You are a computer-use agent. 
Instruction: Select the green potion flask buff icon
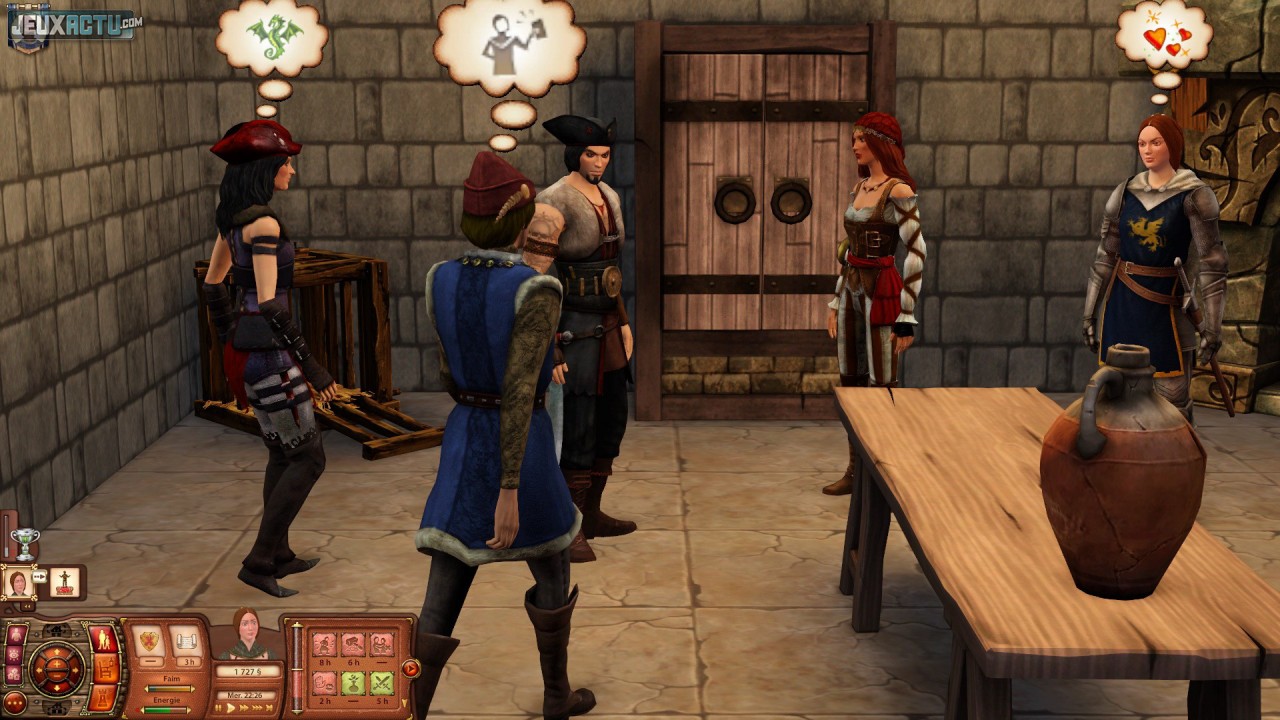click(352, 683)
